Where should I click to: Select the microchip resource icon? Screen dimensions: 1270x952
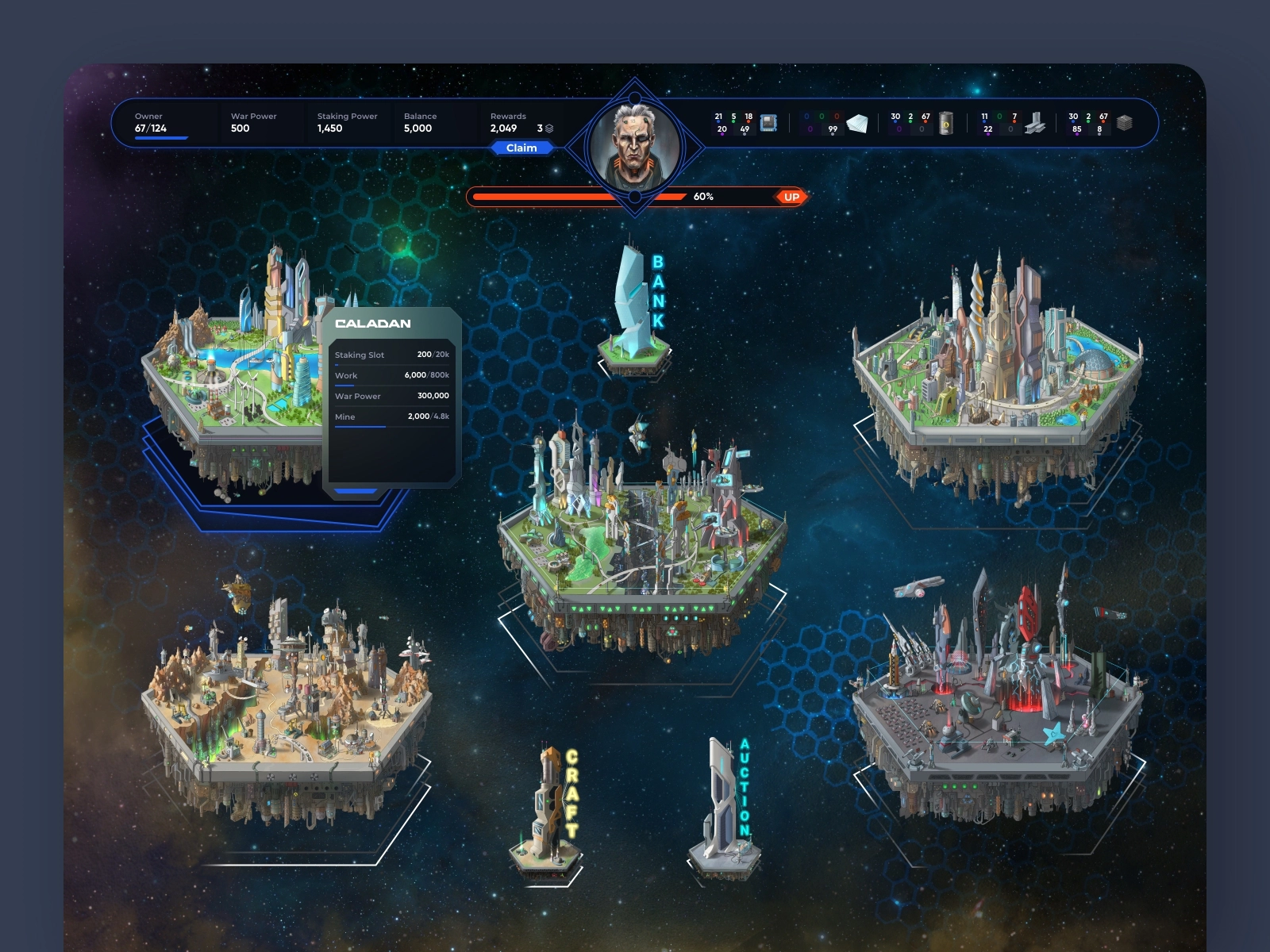pos(768,123)
